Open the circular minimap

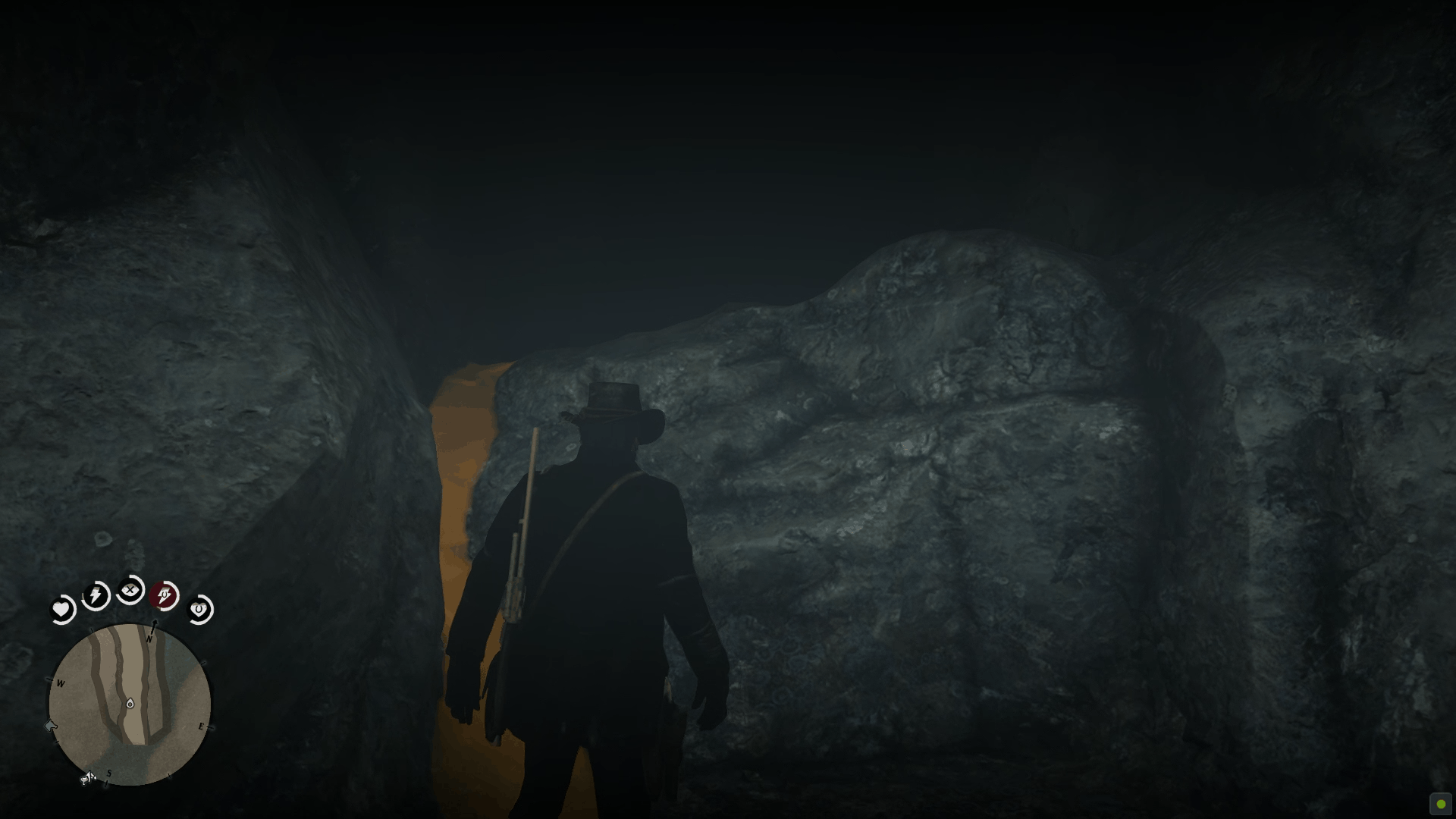[130, 705]
